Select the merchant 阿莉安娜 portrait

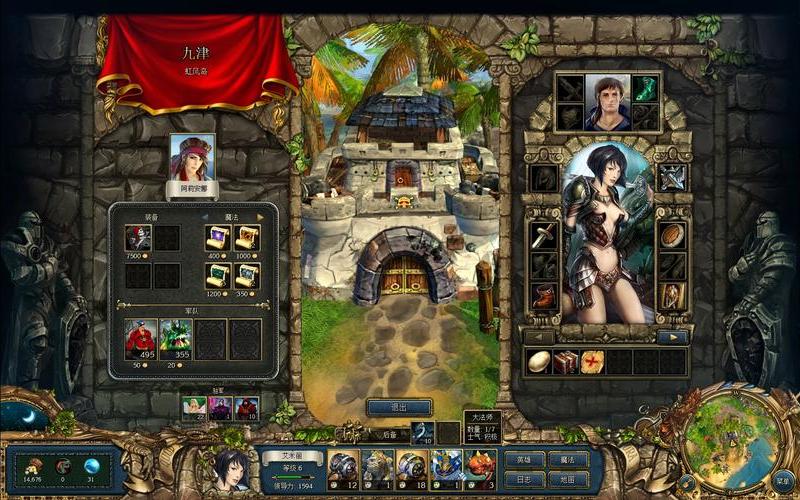(193, 158)
